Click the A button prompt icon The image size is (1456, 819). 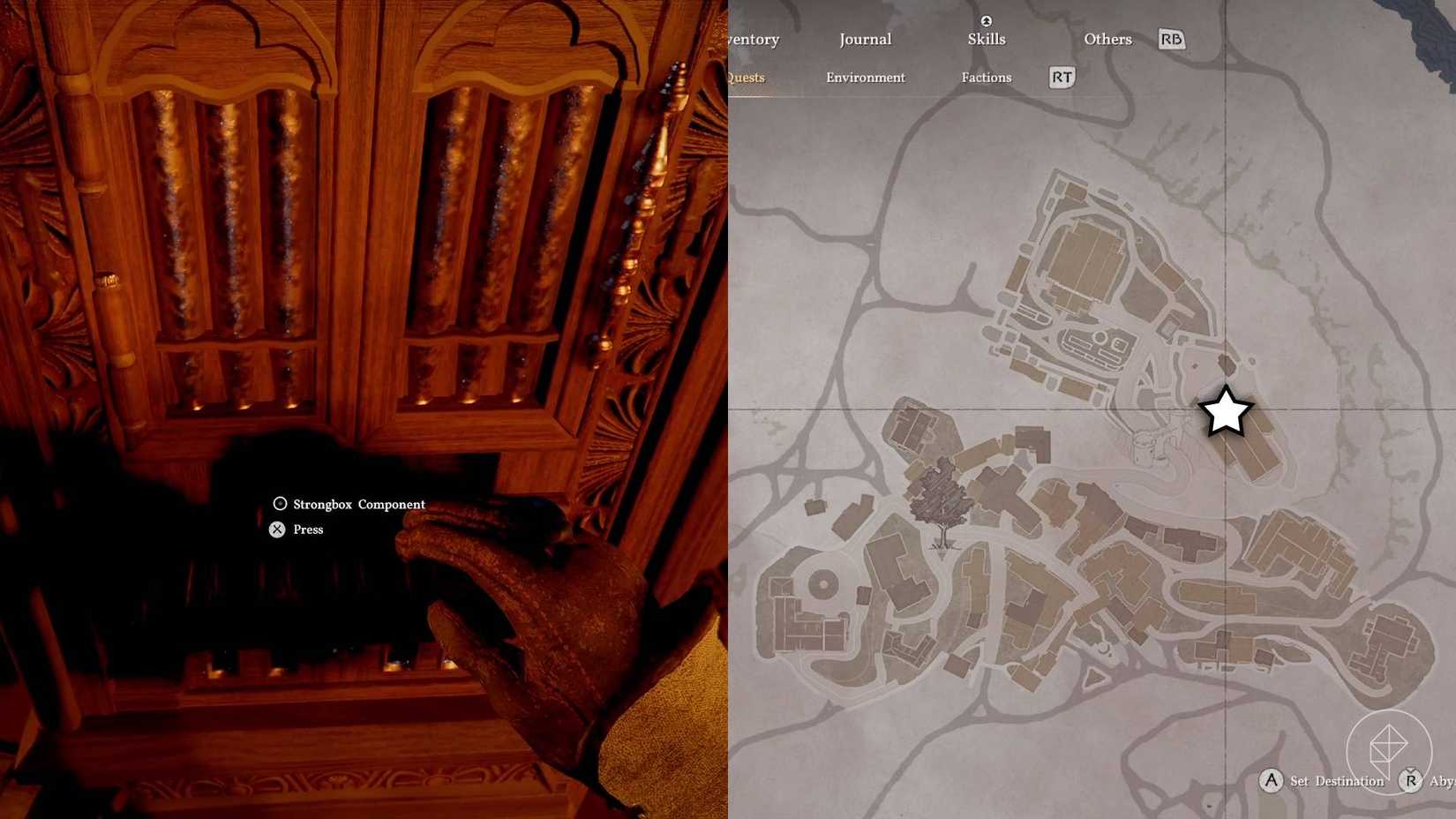(x=1272, y=781)
